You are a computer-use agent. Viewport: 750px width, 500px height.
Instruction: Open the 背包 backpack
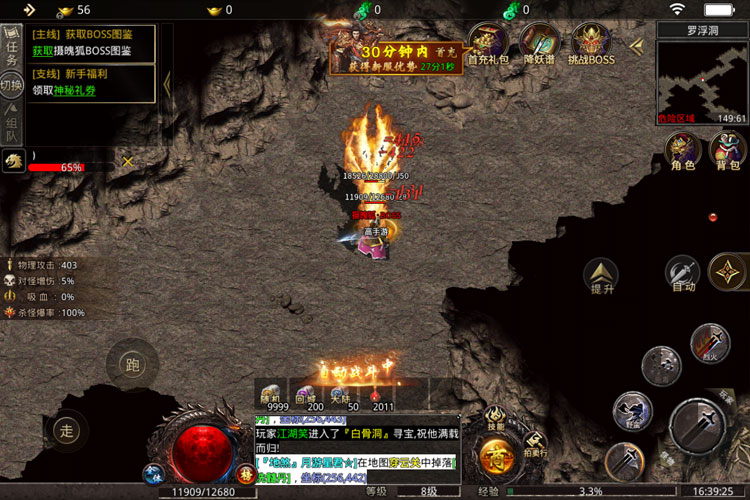727,151
